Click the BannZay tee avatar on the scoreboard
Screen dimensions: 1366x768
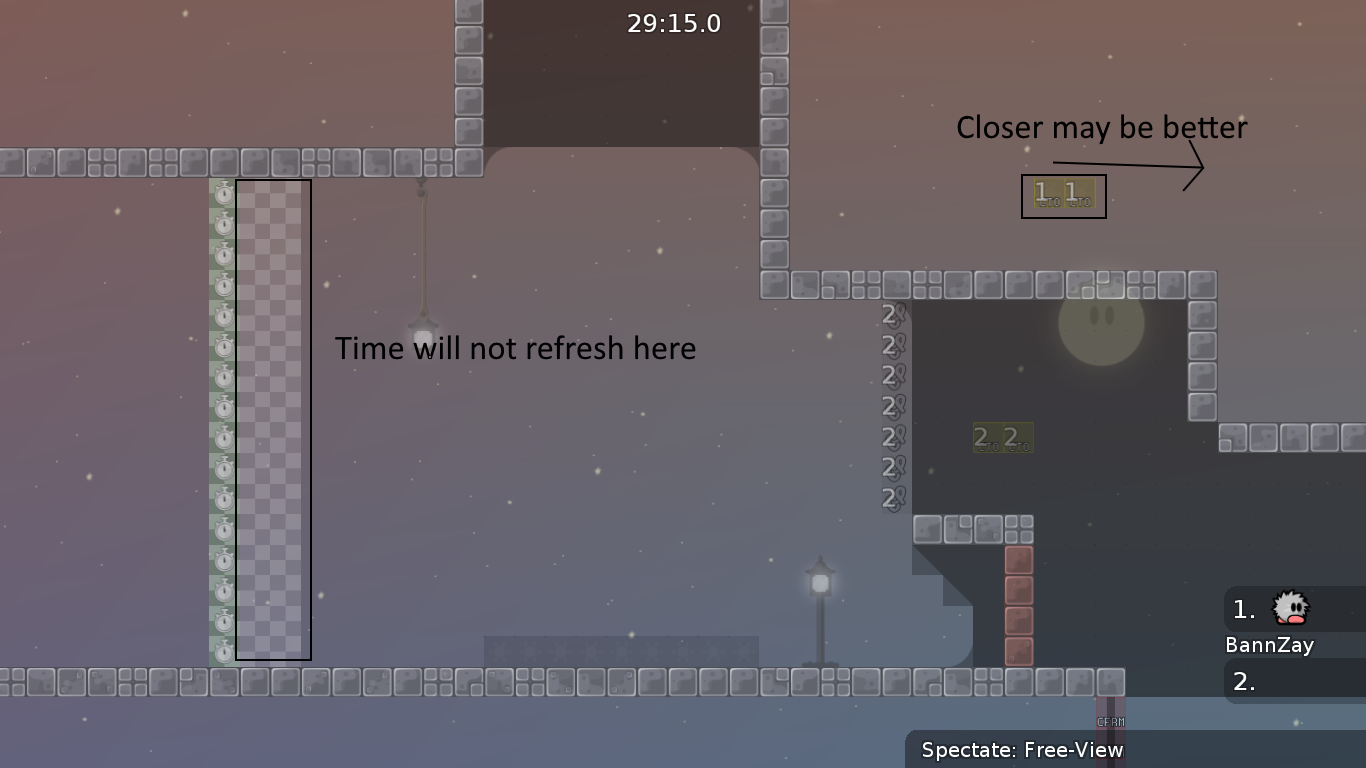1288,609
